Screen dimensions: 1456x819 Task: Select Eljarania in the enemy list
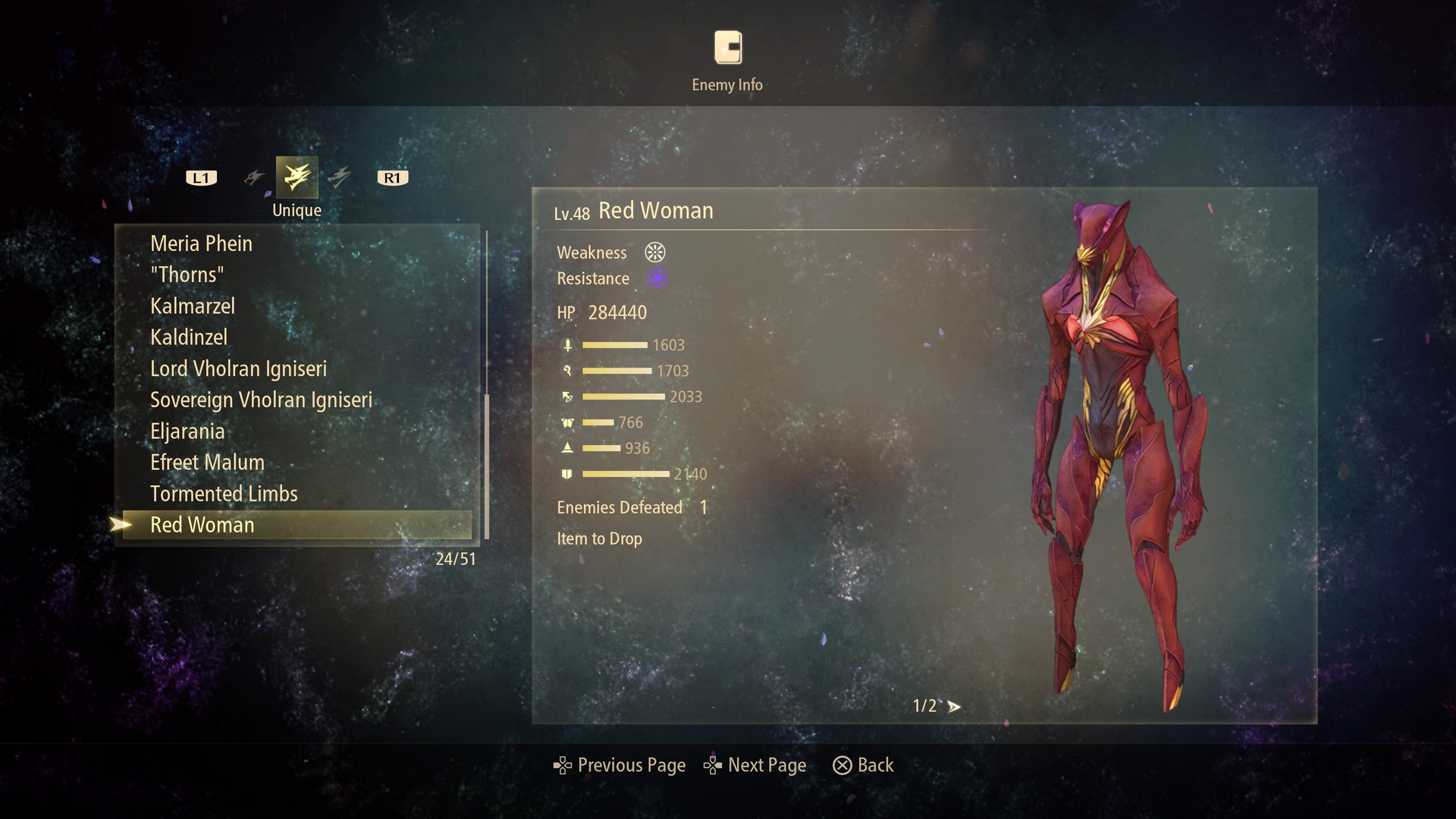click(x=187, y=431)
